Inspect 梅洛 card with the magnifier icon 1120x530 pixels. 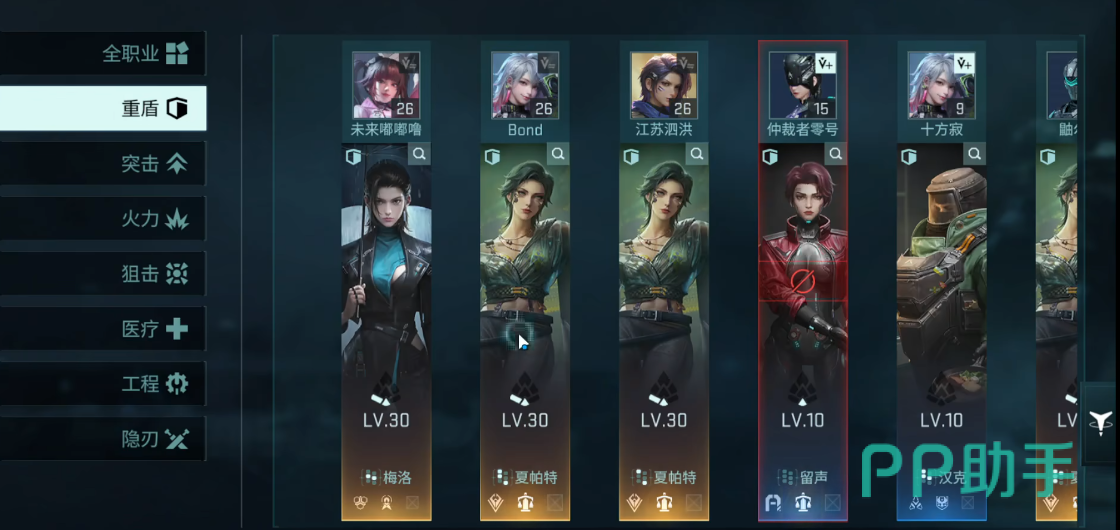pos(420,154)
